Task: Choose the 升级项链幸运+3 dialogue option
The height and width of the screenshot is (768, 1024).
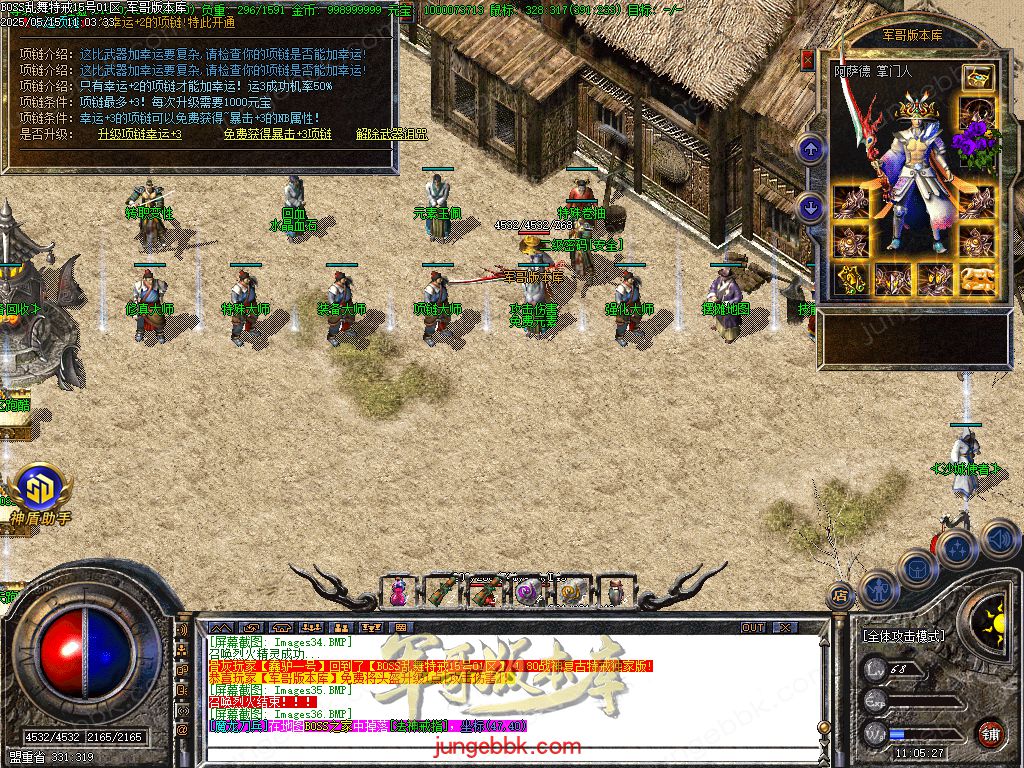Action: pos(140,134)
